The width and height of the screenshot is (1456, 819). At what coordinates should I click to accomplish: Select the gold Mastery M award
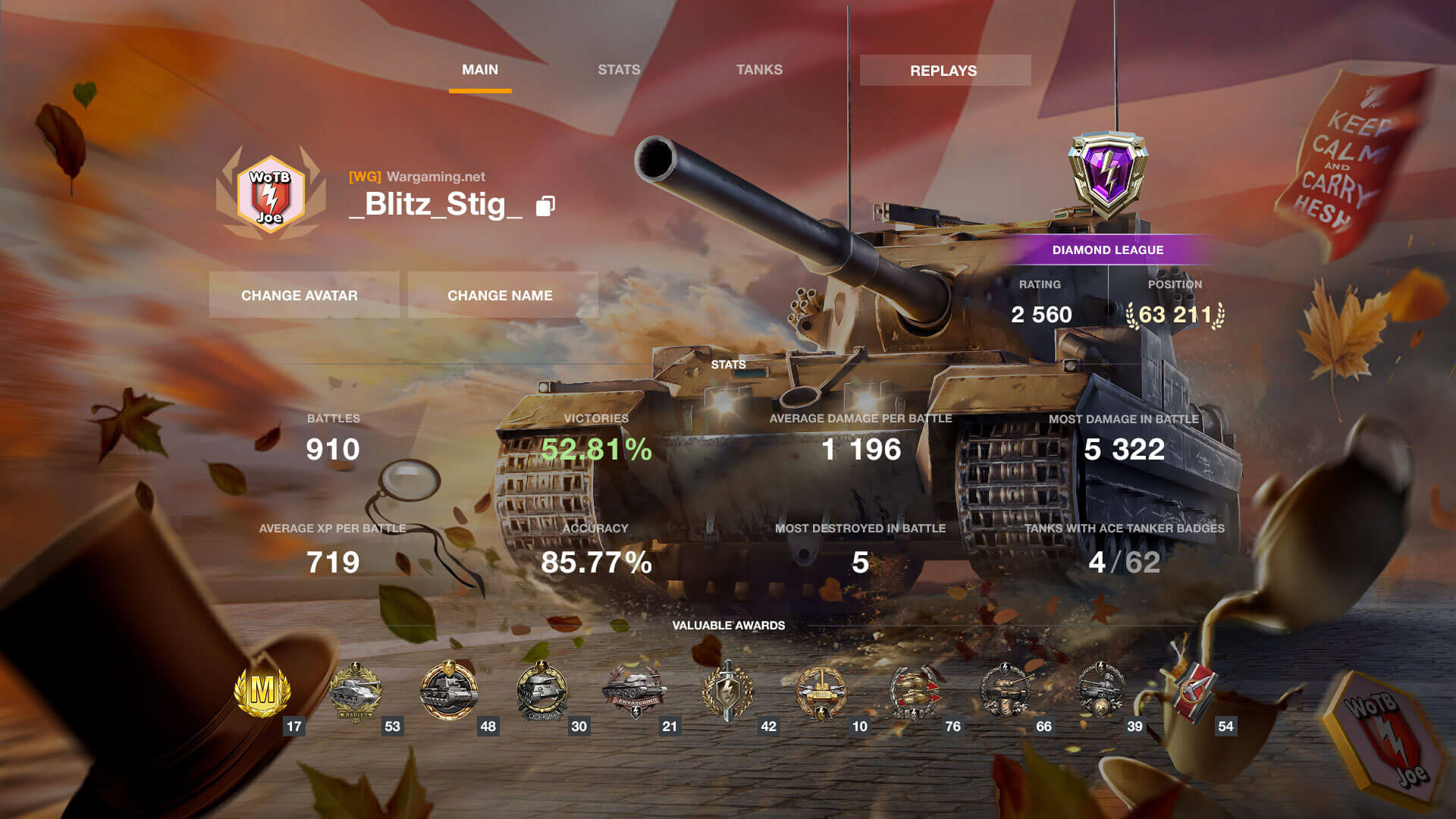point(262,692)
